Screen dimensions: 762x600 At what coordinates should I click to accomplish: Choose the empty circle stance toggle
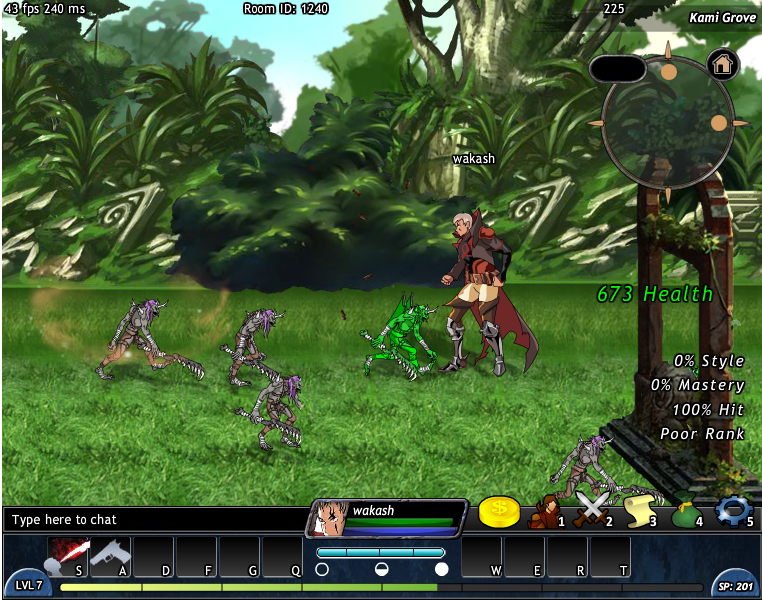coord(322,569)
